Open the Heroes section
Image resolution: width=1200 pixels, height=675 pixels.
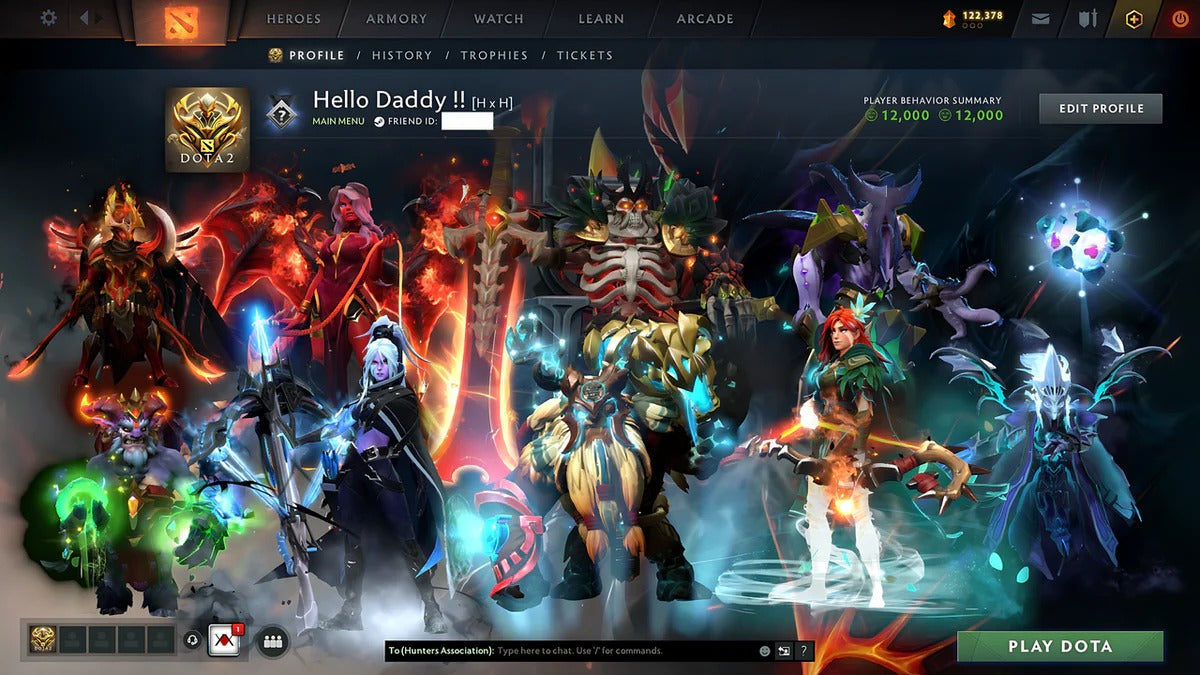(294, 19)
